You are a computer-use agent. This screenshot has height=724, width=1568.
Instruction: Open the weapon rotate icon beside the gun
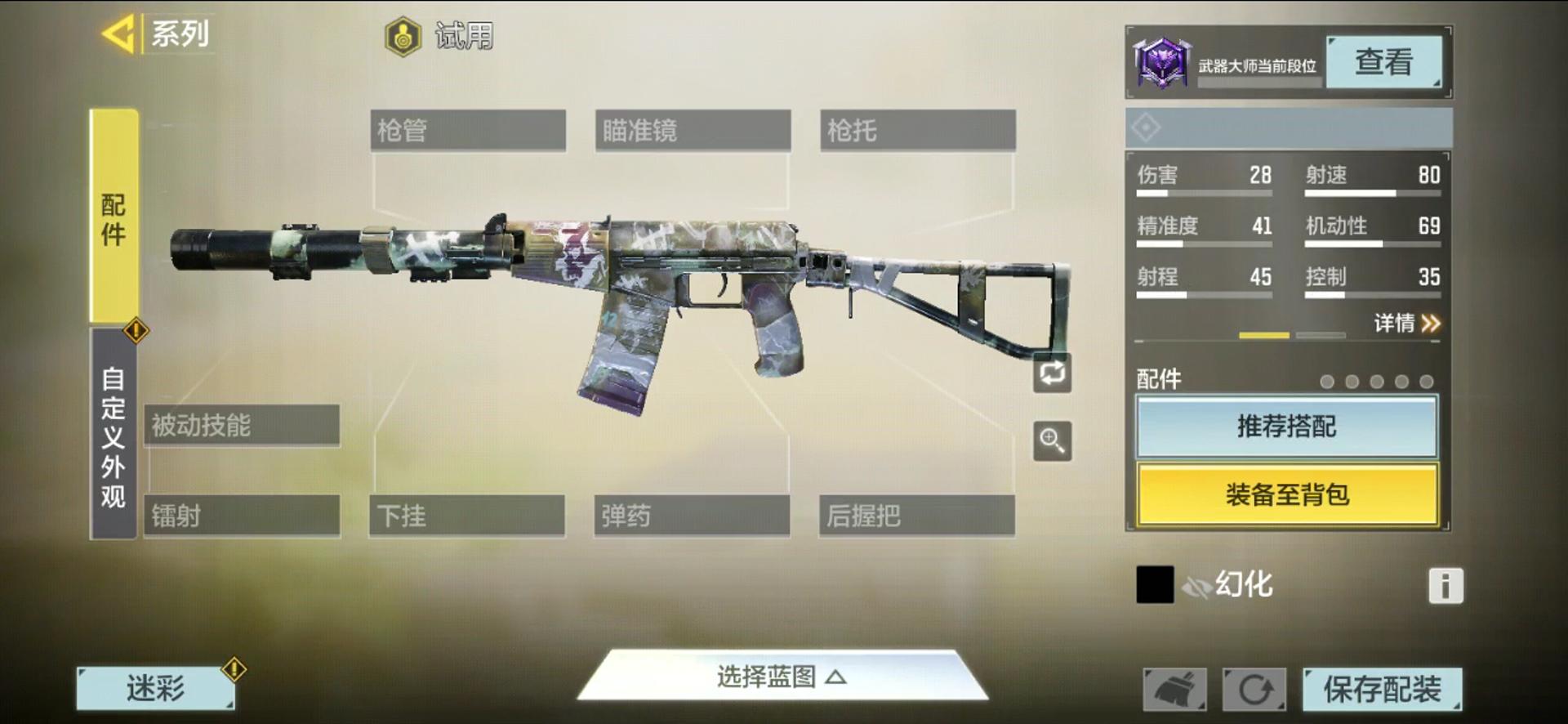click(x=1052, y=373)
